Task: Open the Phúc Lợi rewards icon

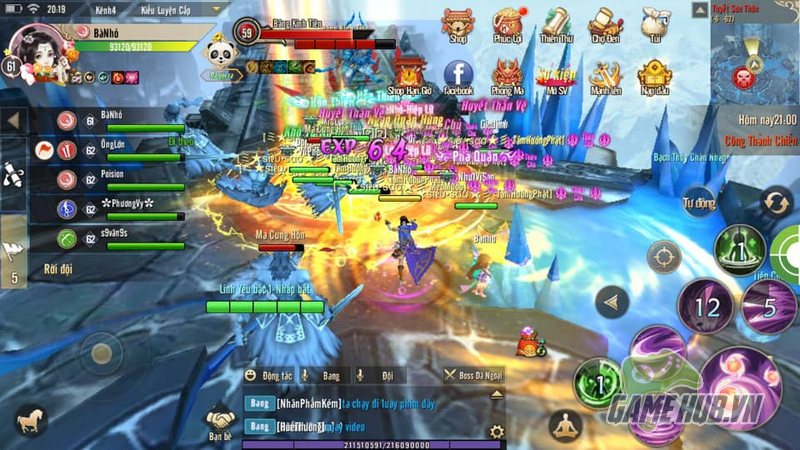Action: [510, 24]
